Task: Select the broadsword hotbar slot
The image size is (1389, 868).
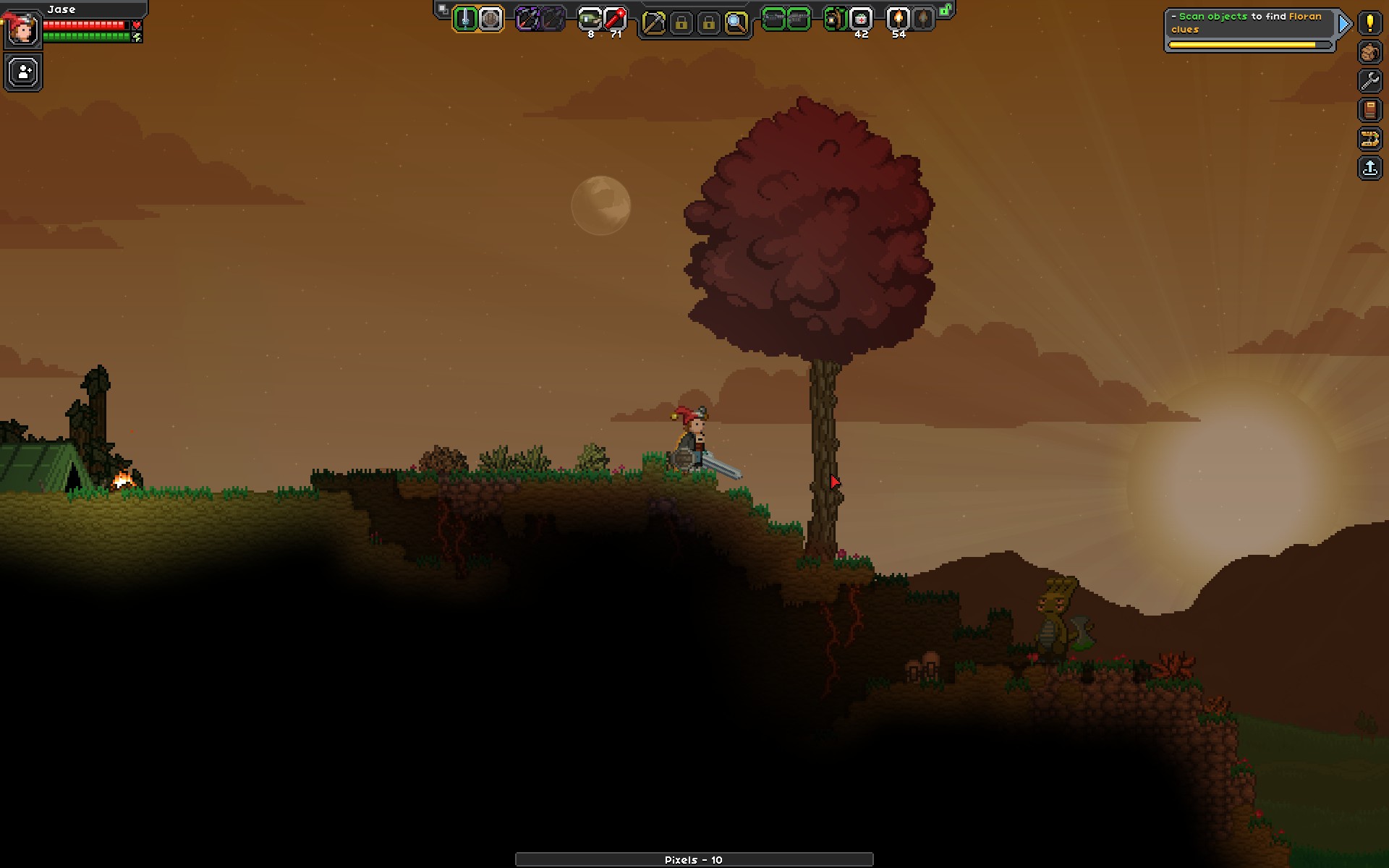Action: pyautogui.click(x=465, y=20)
